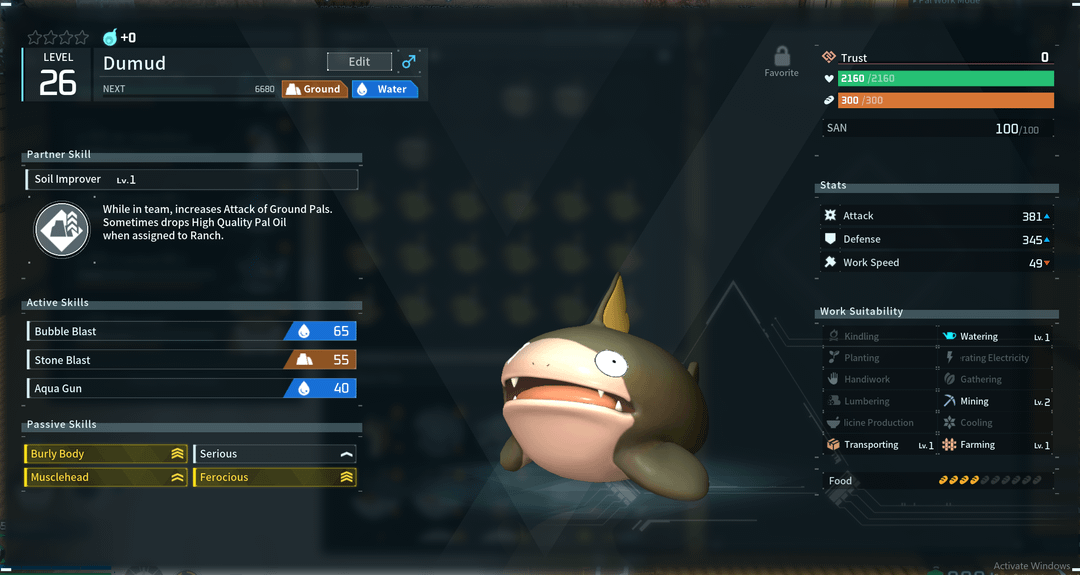View the Musclehead passive skill

pyautogui.click(x=106, y=477)
